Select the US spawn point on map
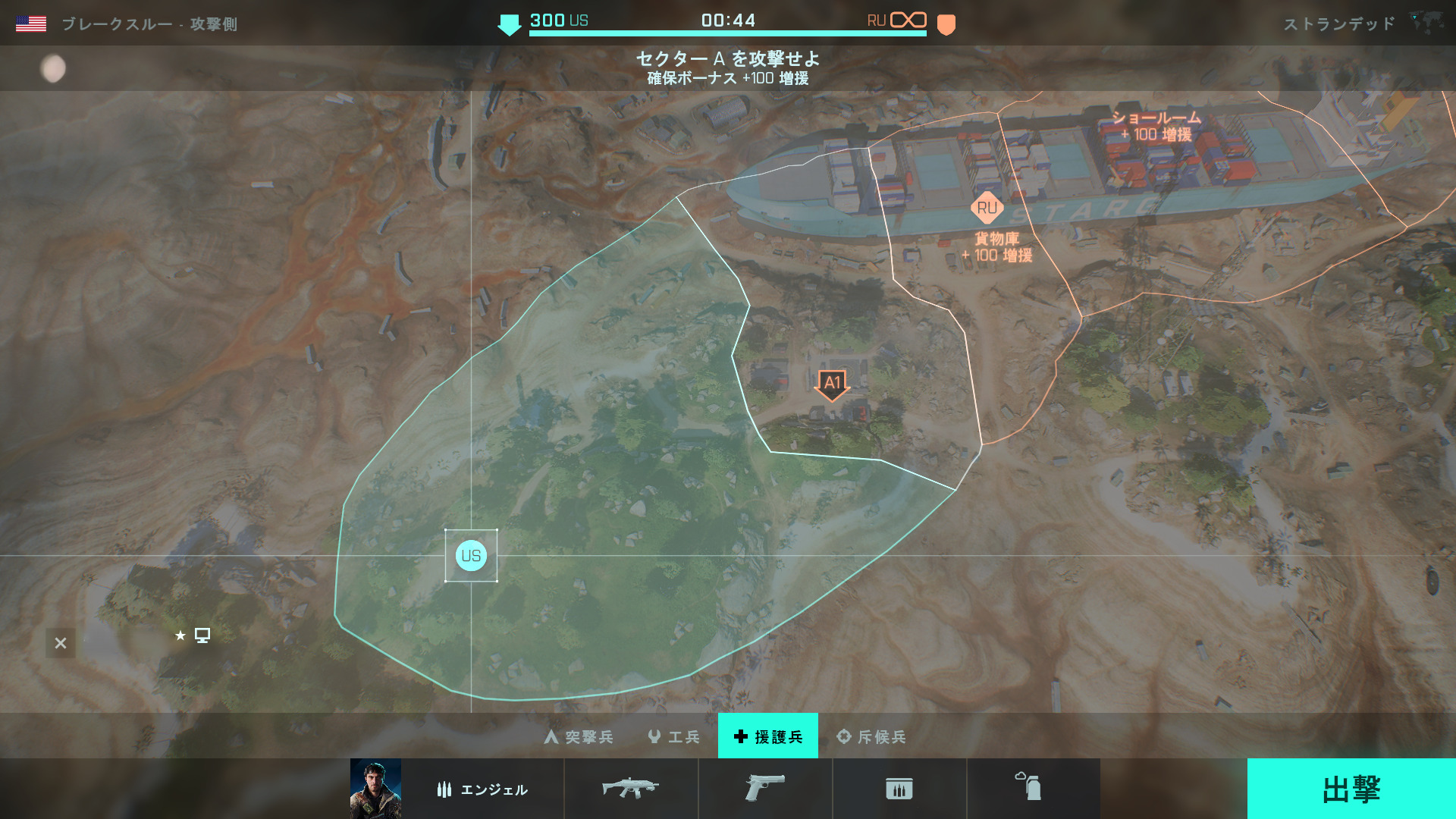 point(471,556)
